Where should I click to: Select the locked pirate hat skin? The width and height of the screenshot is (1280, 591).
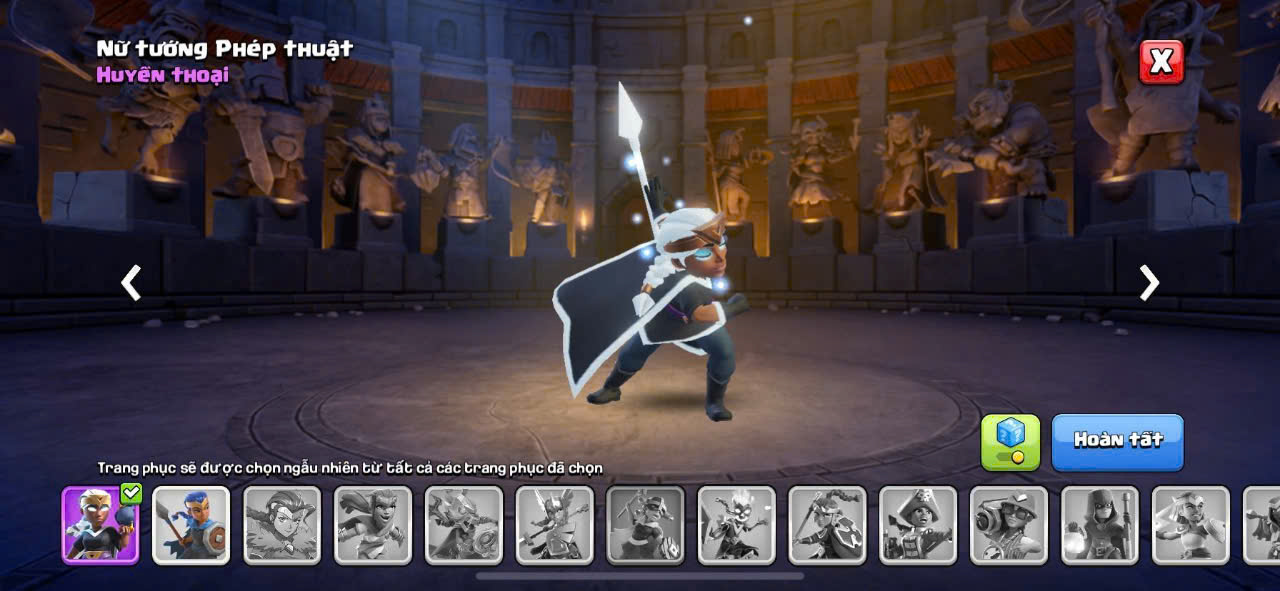point(918,525)
